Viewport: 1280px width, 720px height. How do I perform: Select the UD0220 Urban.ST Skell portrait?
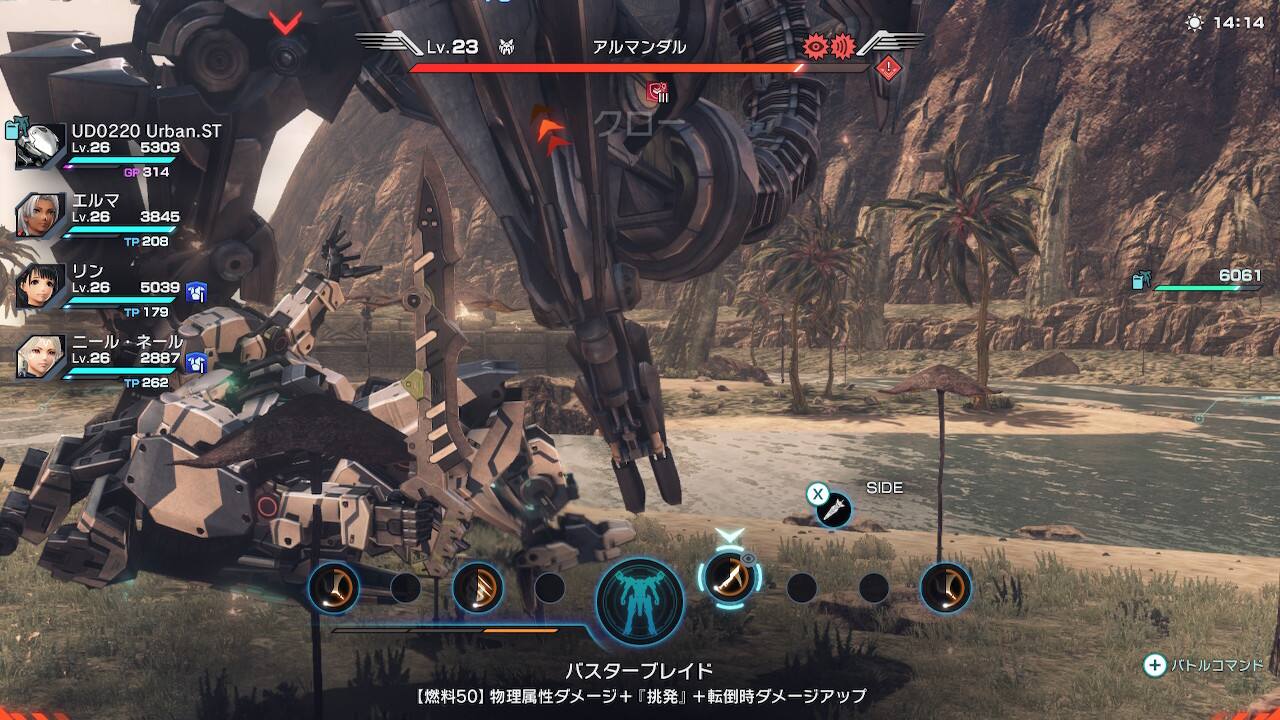coord(41,147)
